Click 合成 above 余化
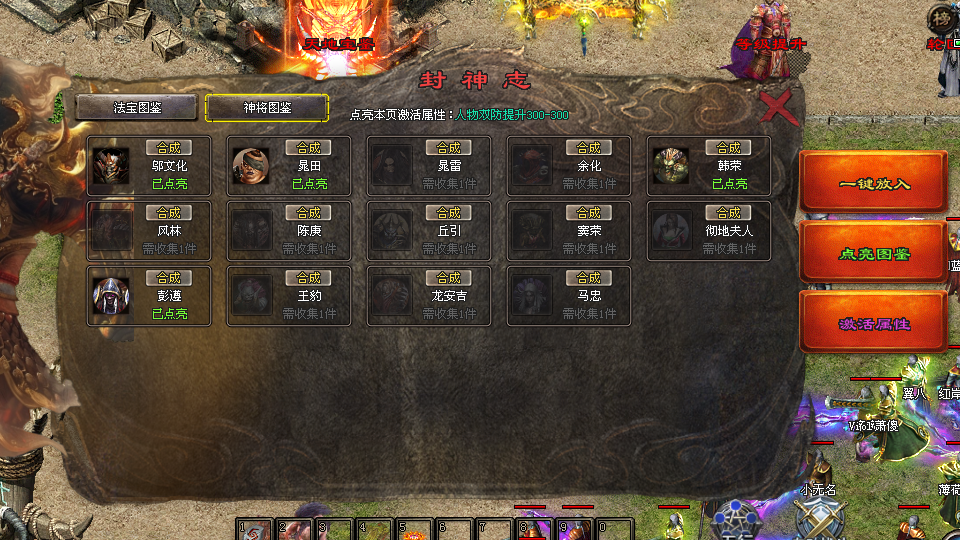 (x=589, y=148)
